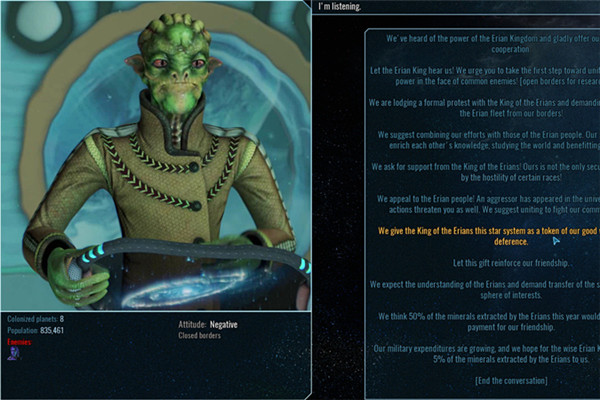Click the enemy race icon under Enemies
Image resolution: width=600 pixels, height=400 pixels.
(13, 353)
